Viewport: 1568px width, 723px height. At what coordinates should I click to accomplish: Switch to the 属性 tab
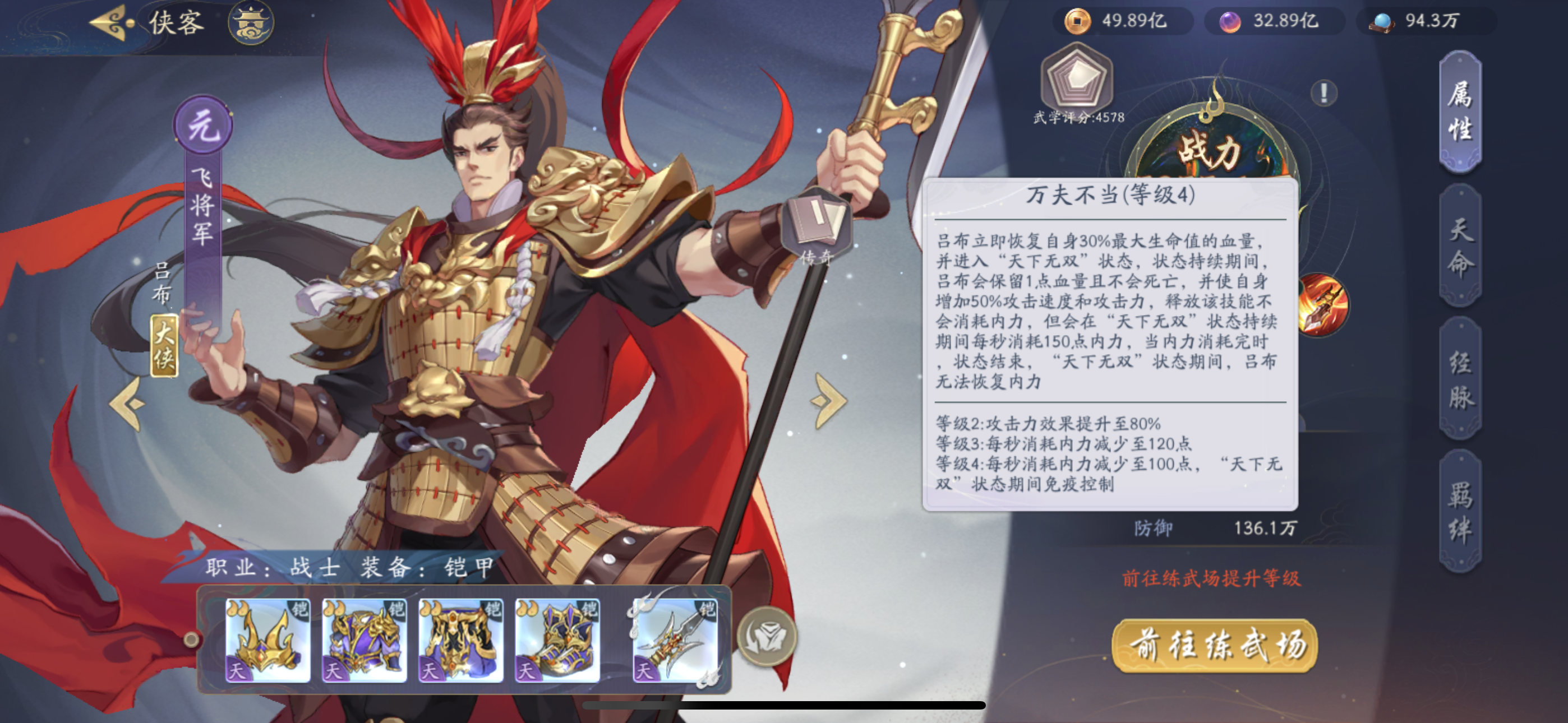1460,112
